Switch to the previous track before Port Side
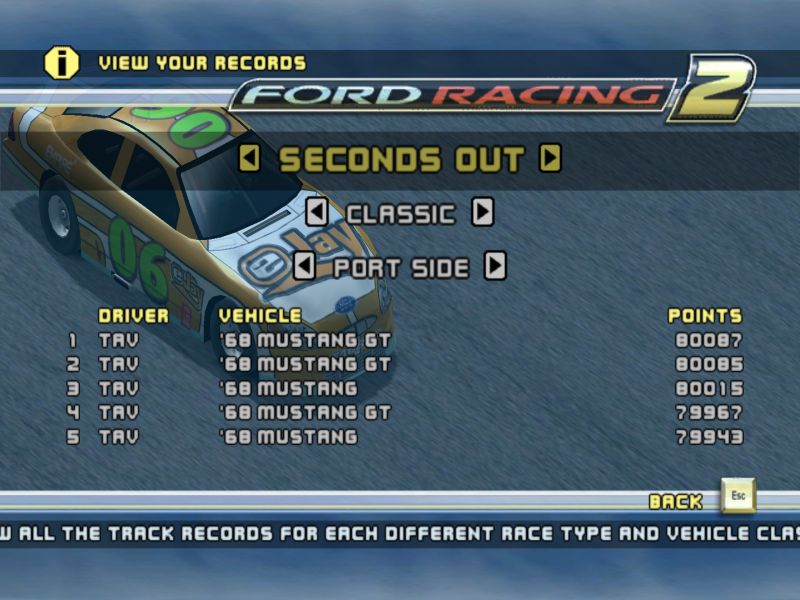The width and height of the screenshot is (800, 600). [x=304, y=267]
